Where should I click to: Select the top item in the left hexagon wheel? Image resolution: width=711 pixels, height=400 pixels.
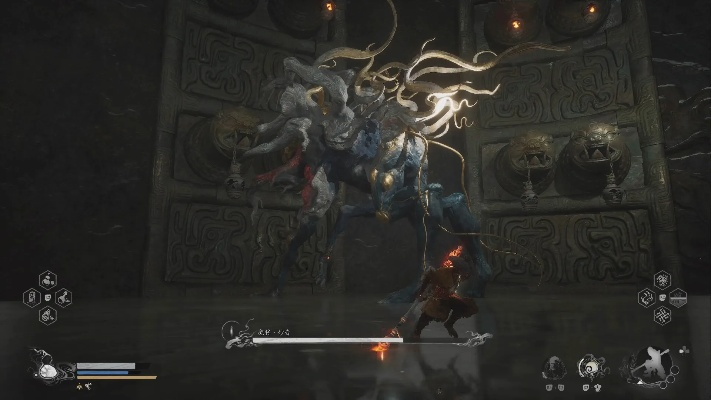coord(47,280)
